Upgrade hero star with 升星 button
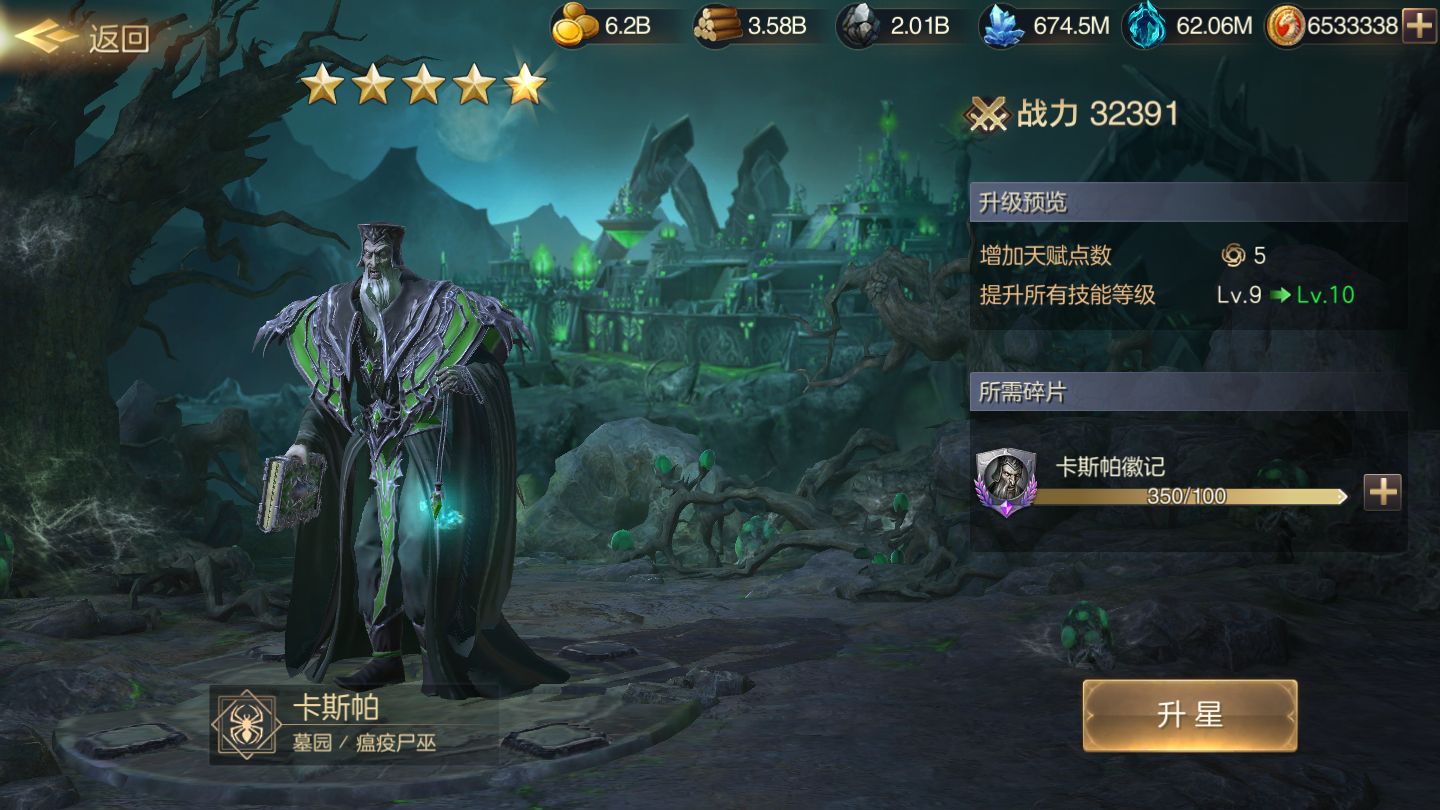 pyautogui.click(x=1189, y=715)
